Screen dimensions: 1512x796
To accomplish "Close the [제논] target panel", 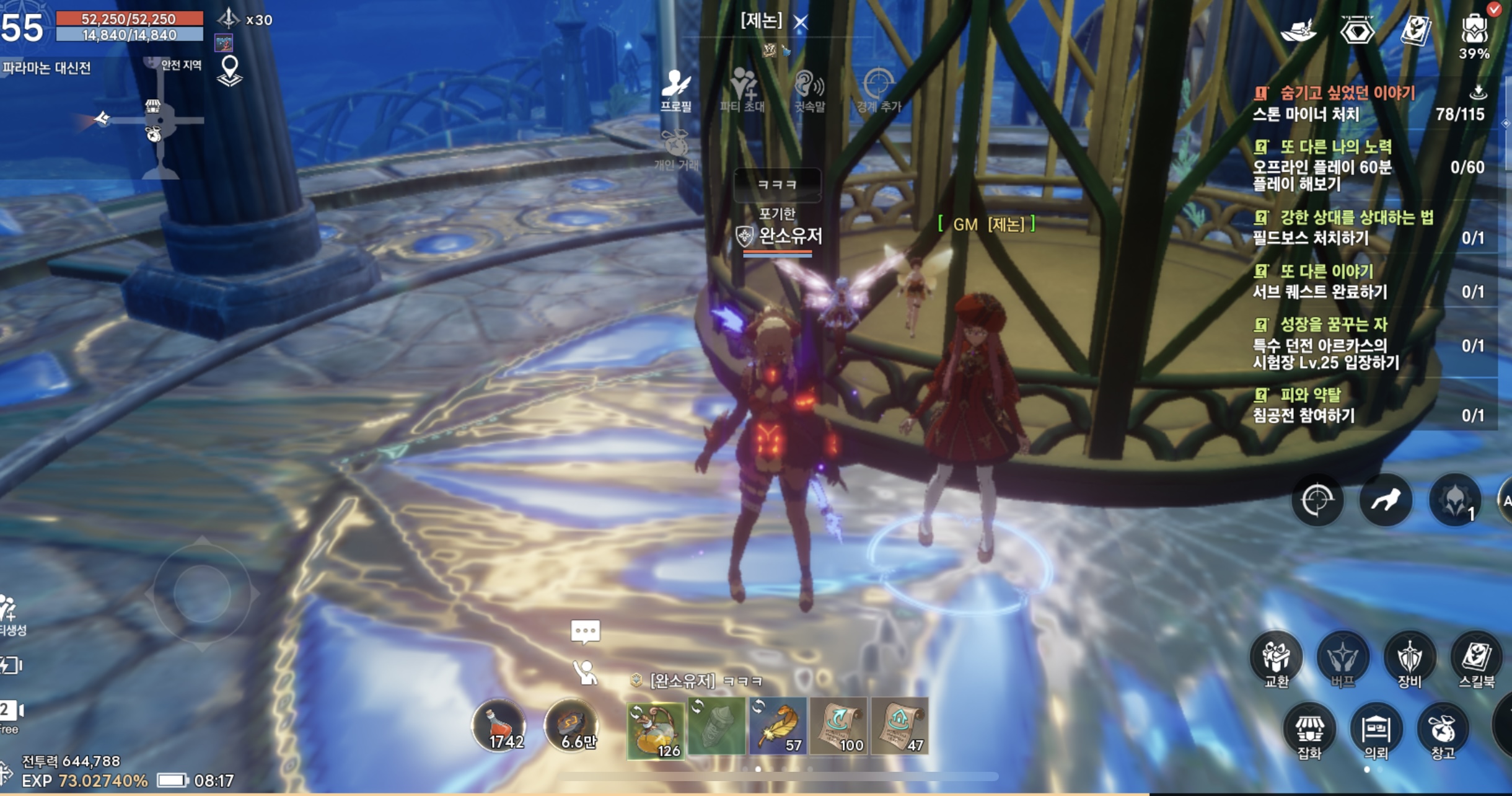I will tap(801, 23).
